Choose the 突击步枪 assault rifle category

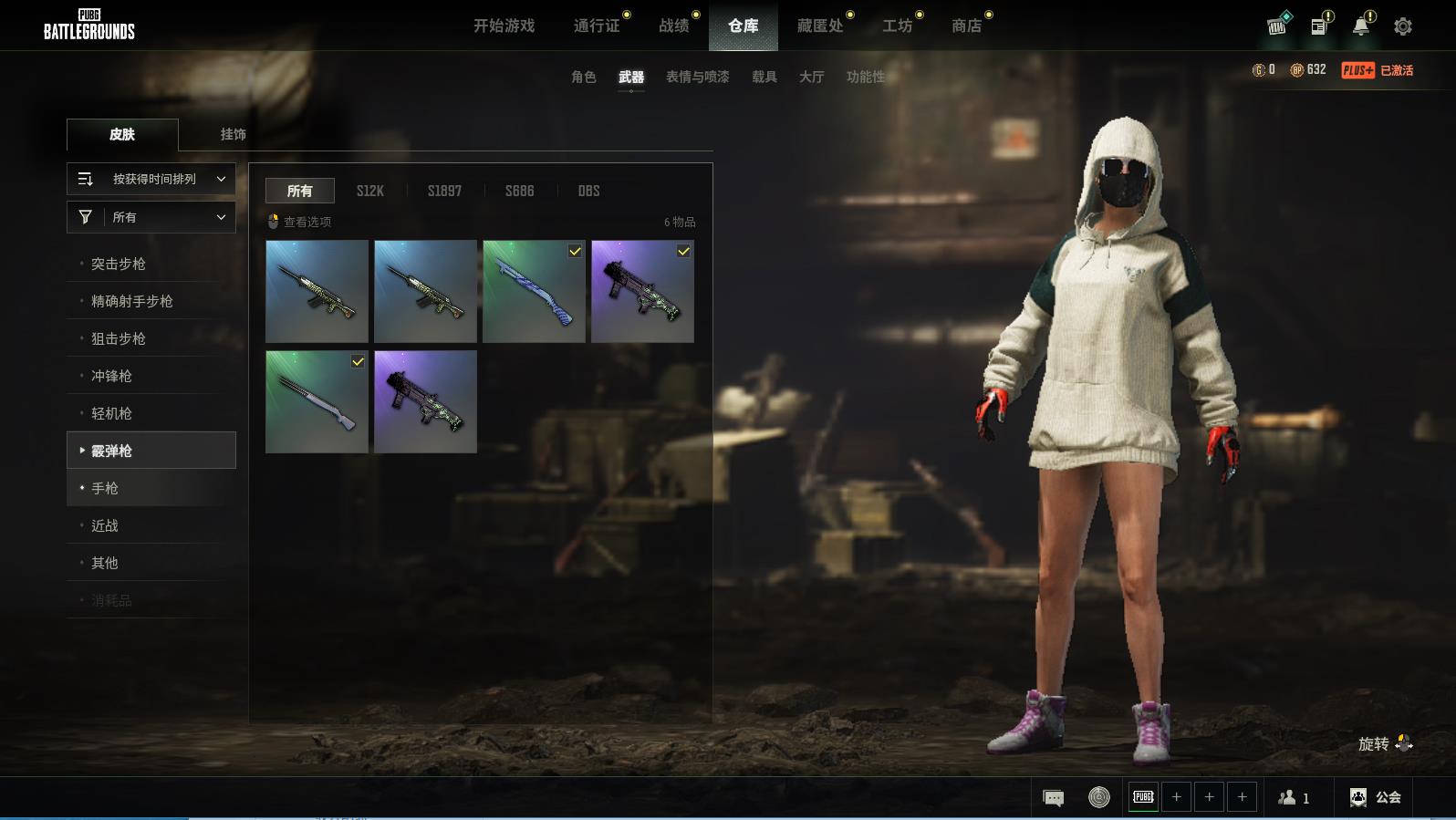119,264
